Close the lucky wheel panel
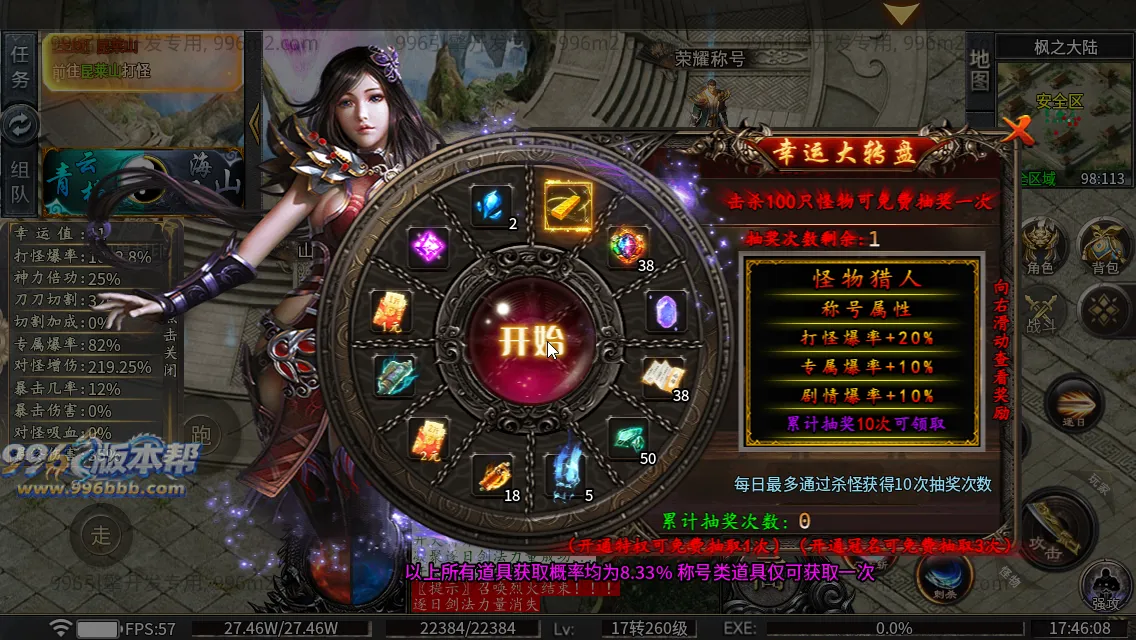This screenshot has height=640, width=1136. (1018, 130)
